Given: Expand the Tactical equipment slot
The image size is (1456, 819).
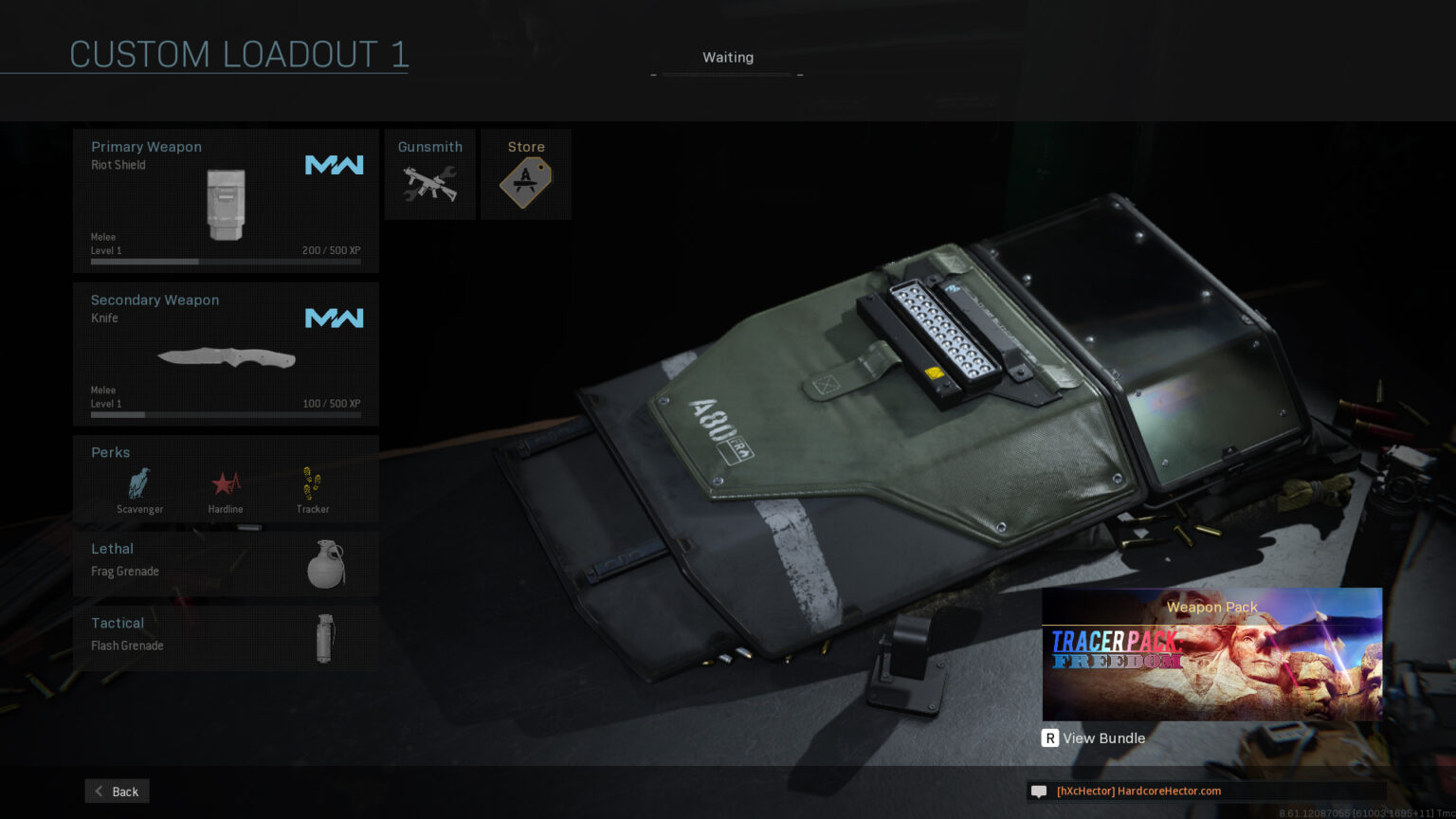Looking at the screenshot, I should [225, 637].
